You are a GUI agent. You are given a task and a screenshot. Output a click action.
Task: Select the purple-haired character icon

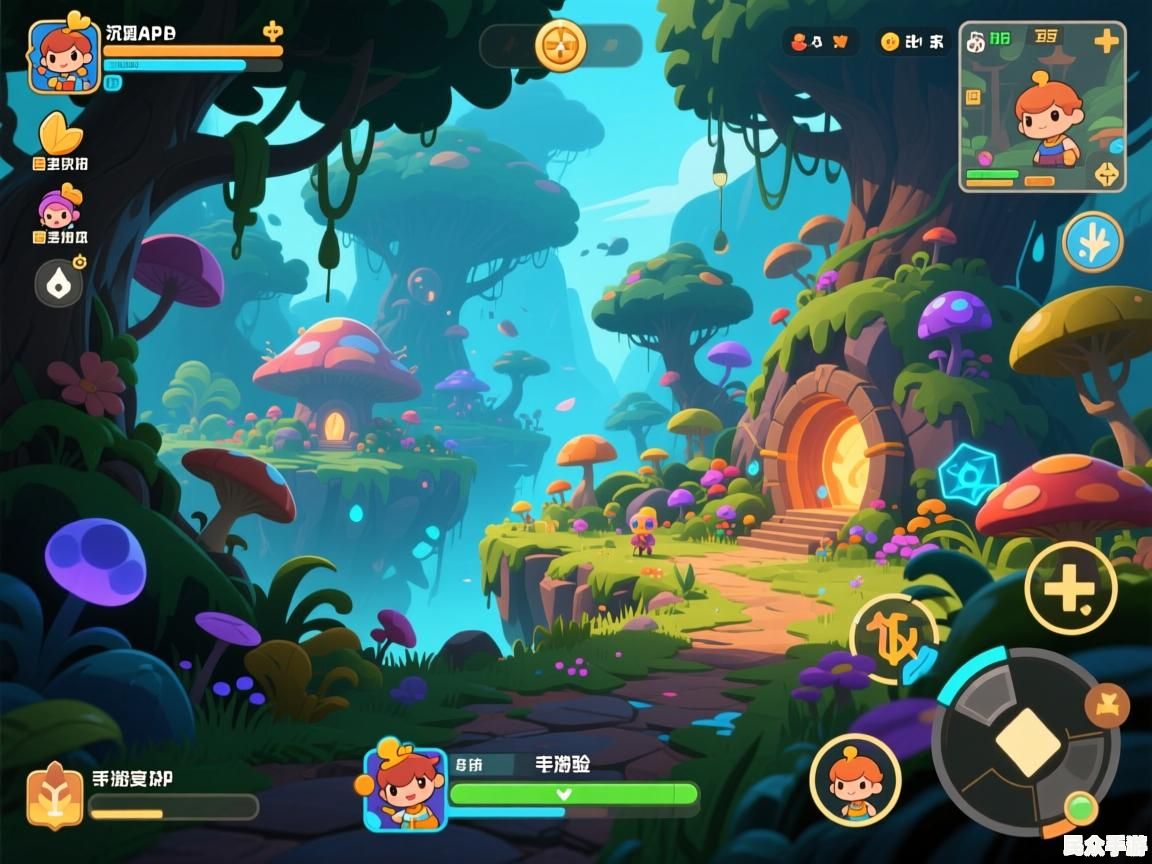click(x=60, y=208)
